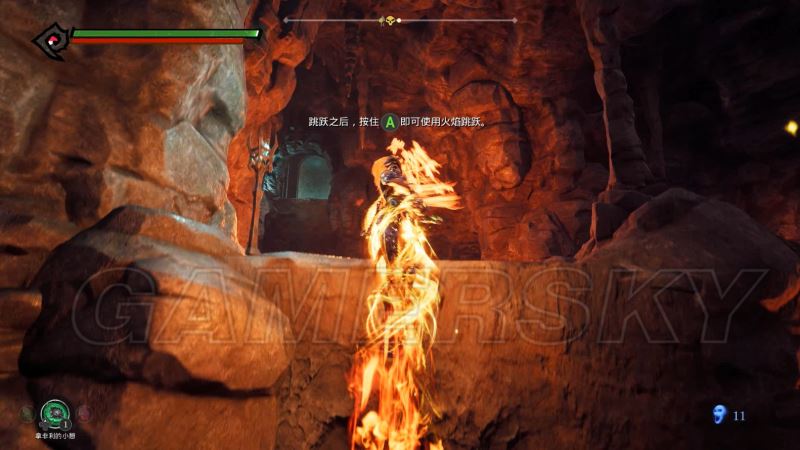Click the blue soul currency icon

pyautogui.click(x=718, y=414)
